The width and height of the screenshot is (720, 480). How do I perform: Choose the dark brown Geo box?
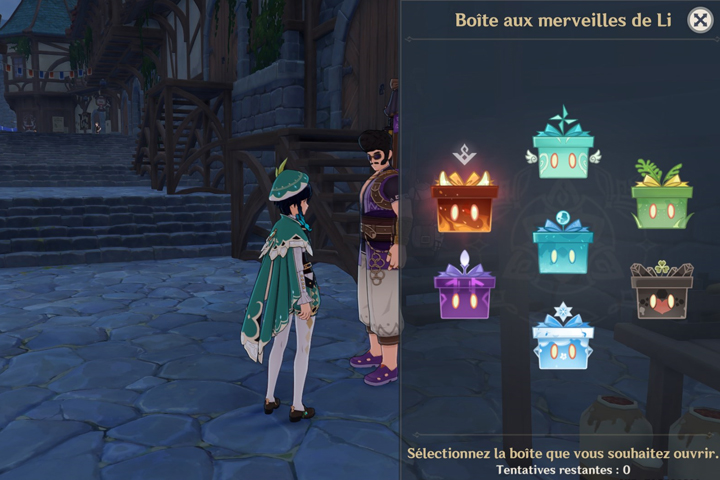(661, 293)
